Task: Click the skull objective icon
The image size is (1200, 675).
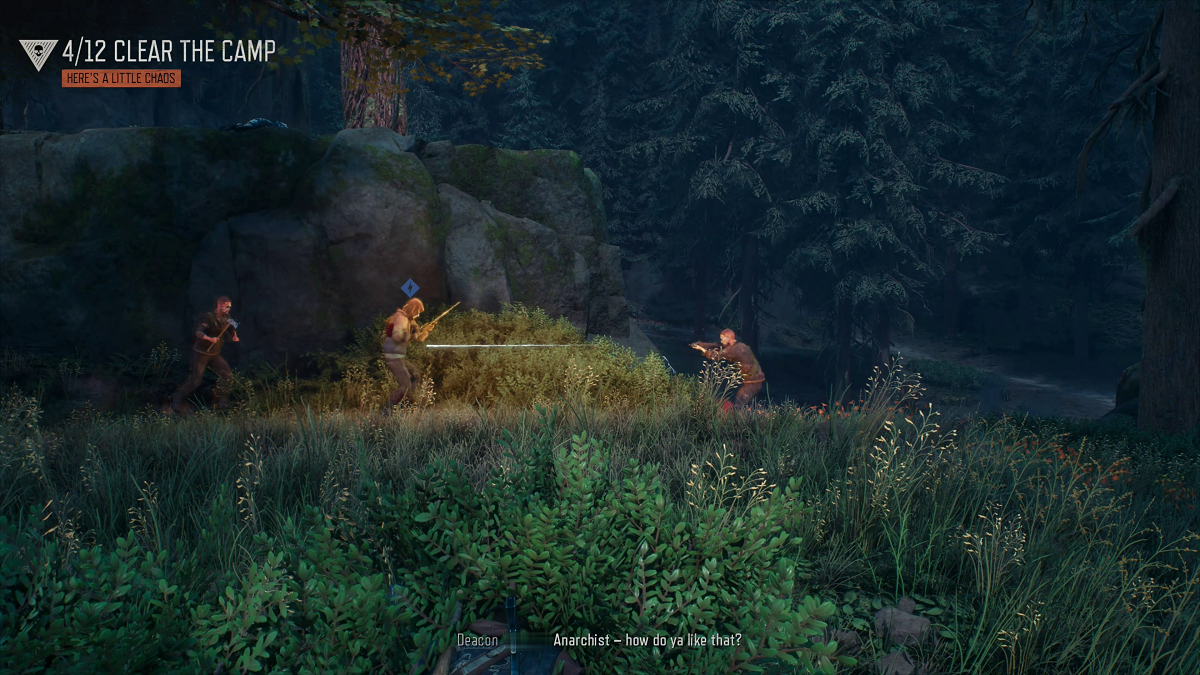Action: tap(38, 54)
